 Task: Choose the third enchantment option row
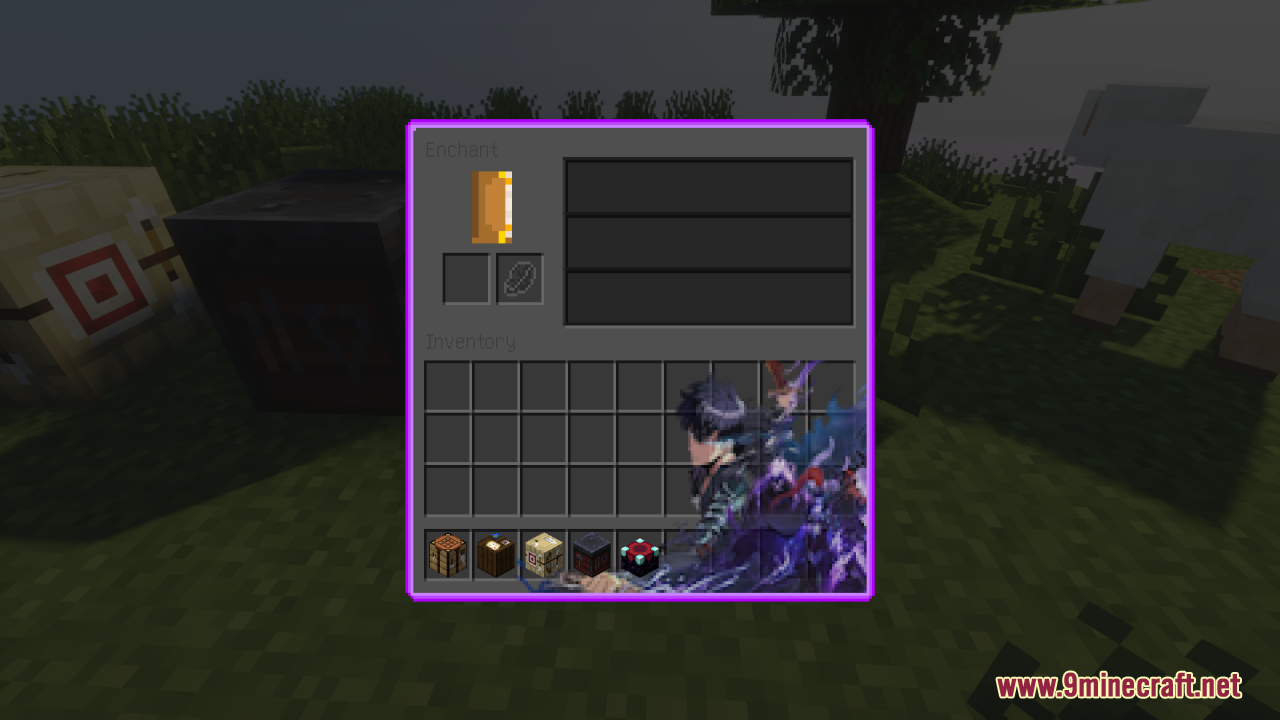click(708, 295)
